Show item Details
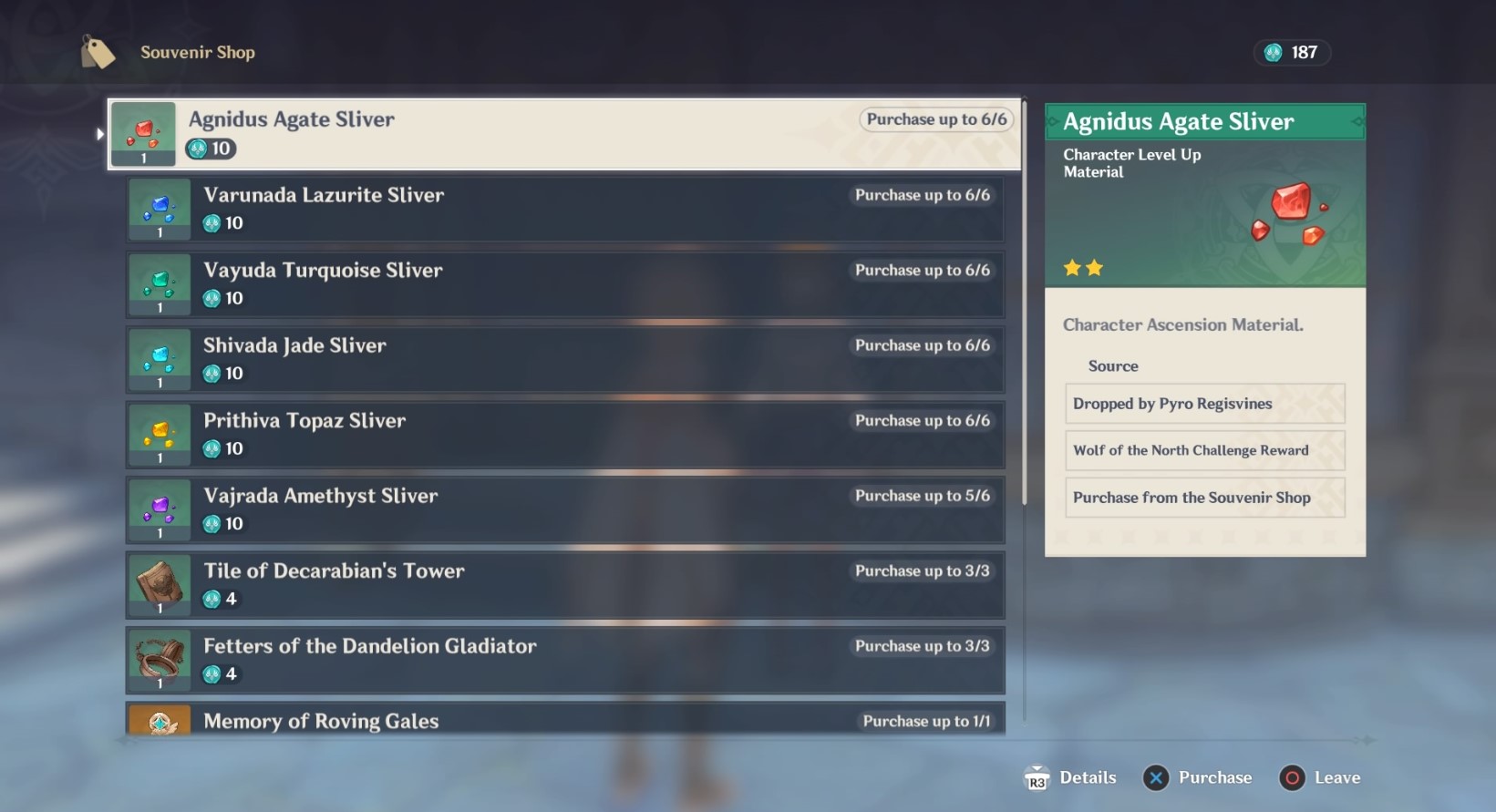Viewport: 1496px width, 812px height. (x=1071, y=777)
